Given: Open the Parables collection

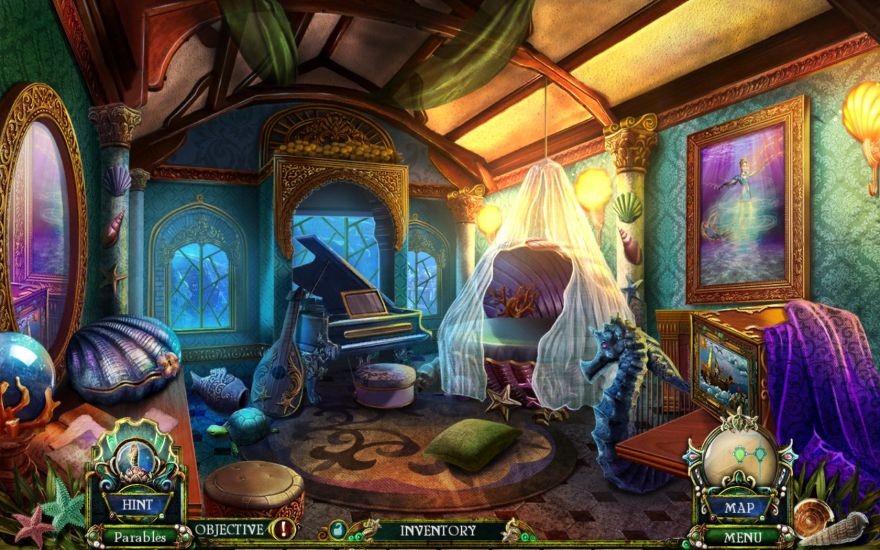Looking at the screenshot, I should pyautogui.click(x=138, y=536).
